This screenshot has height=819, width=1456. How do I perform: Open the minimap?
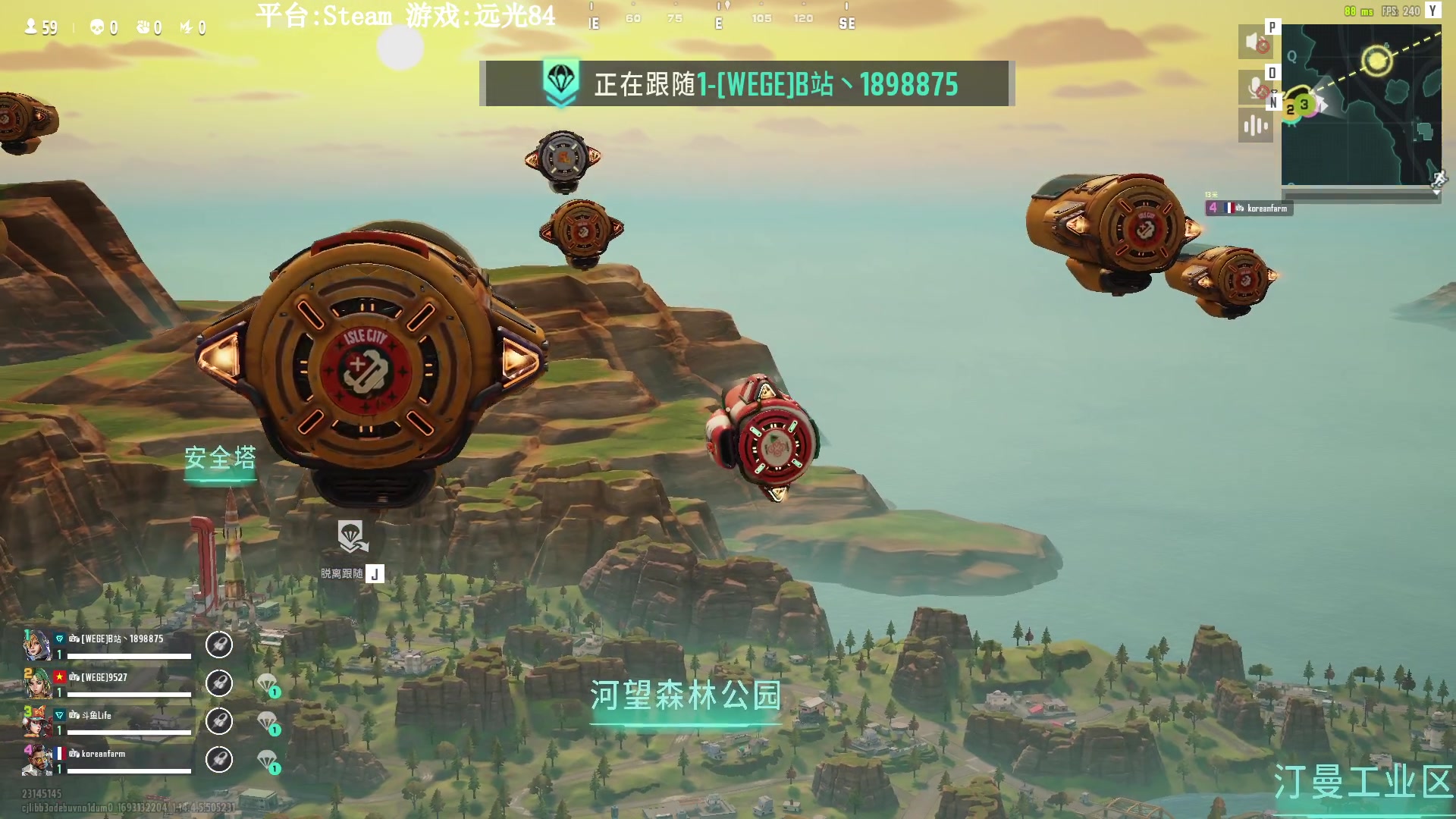(1360, 105)
